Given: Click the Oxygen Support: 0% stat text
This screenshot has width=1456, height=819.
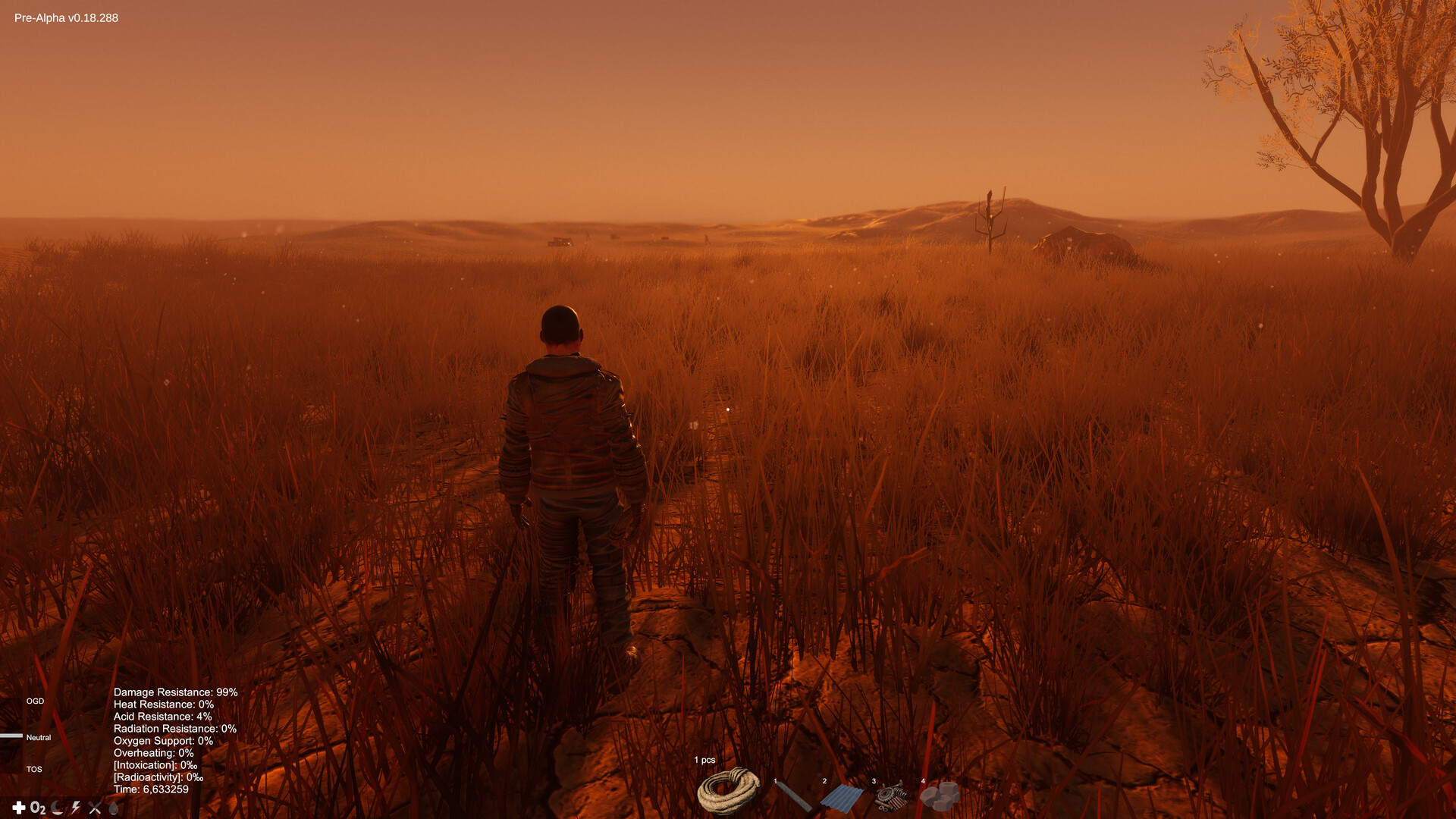Looking at the screenshot, I should [x=162, y=741].
